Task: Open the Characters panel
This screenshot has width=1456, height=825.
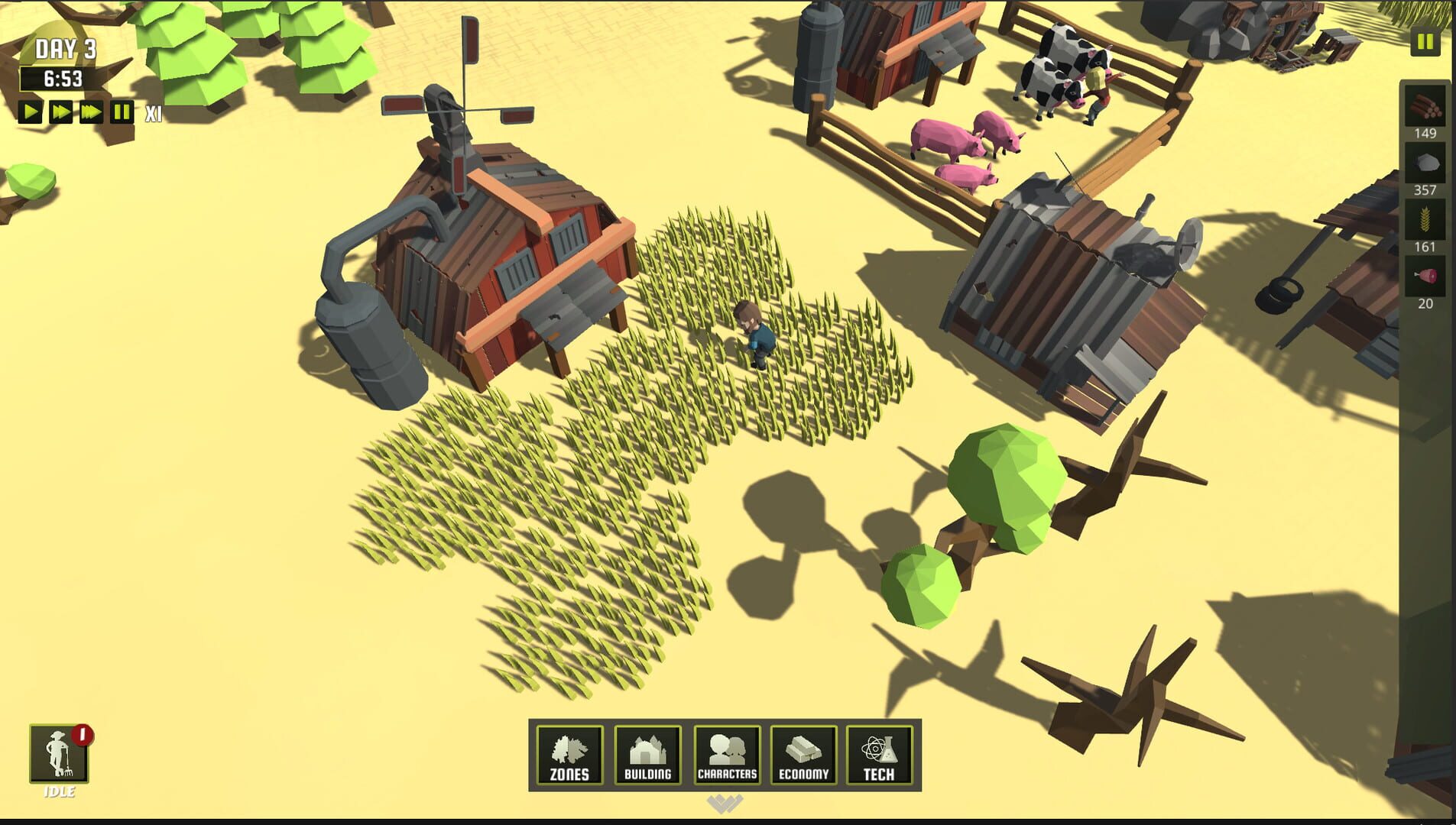Action: point(726,755)
